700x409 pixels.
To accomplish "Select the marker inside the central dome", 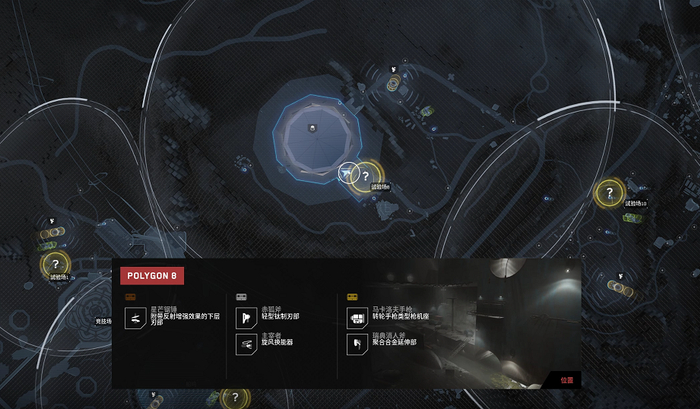I will click(x=312, y=127).
